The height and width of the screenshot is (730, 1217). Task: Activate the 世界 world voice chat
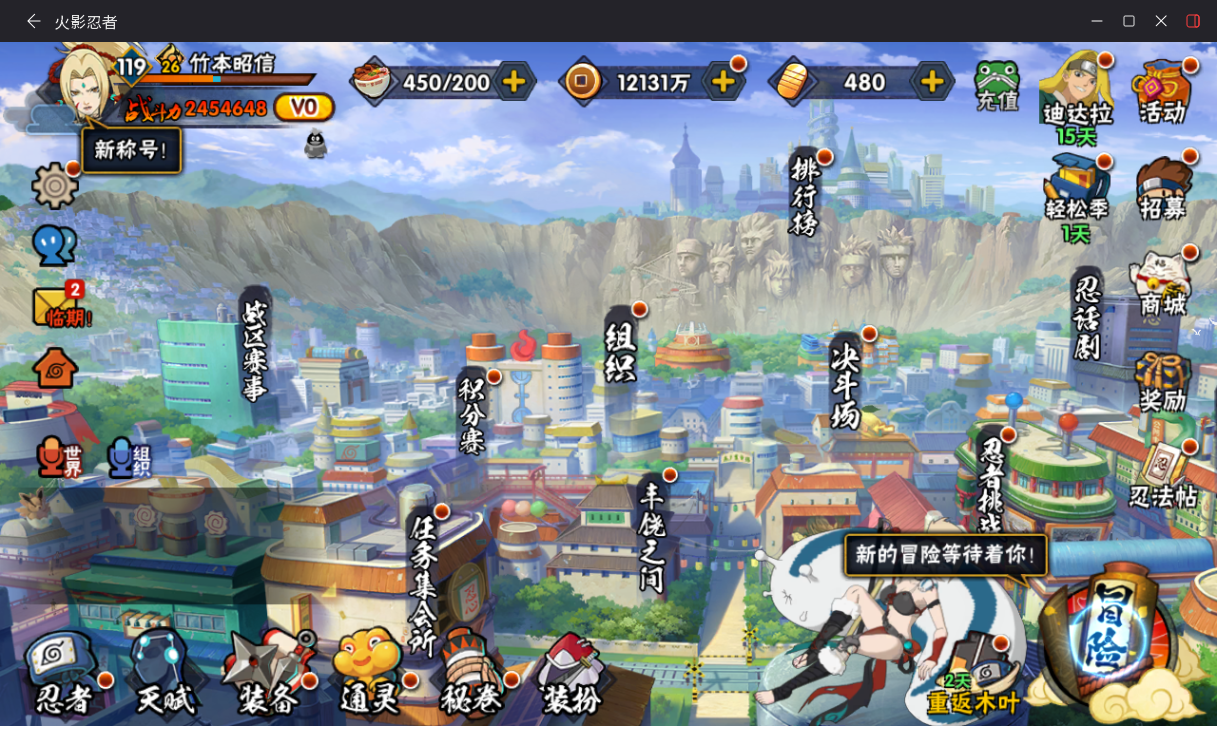(60, 457)
